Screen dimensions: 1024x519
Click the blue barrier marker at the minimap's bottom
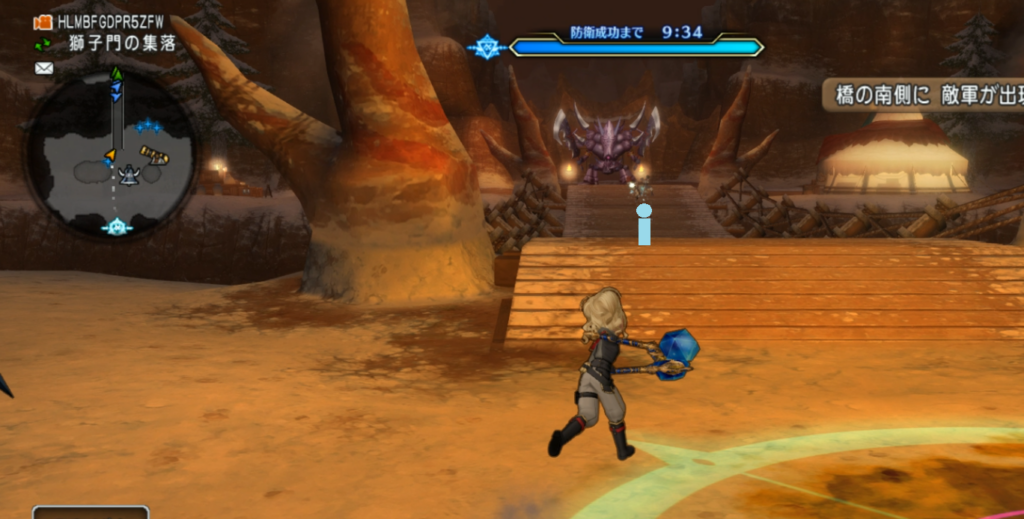click(x=117, y=227)
